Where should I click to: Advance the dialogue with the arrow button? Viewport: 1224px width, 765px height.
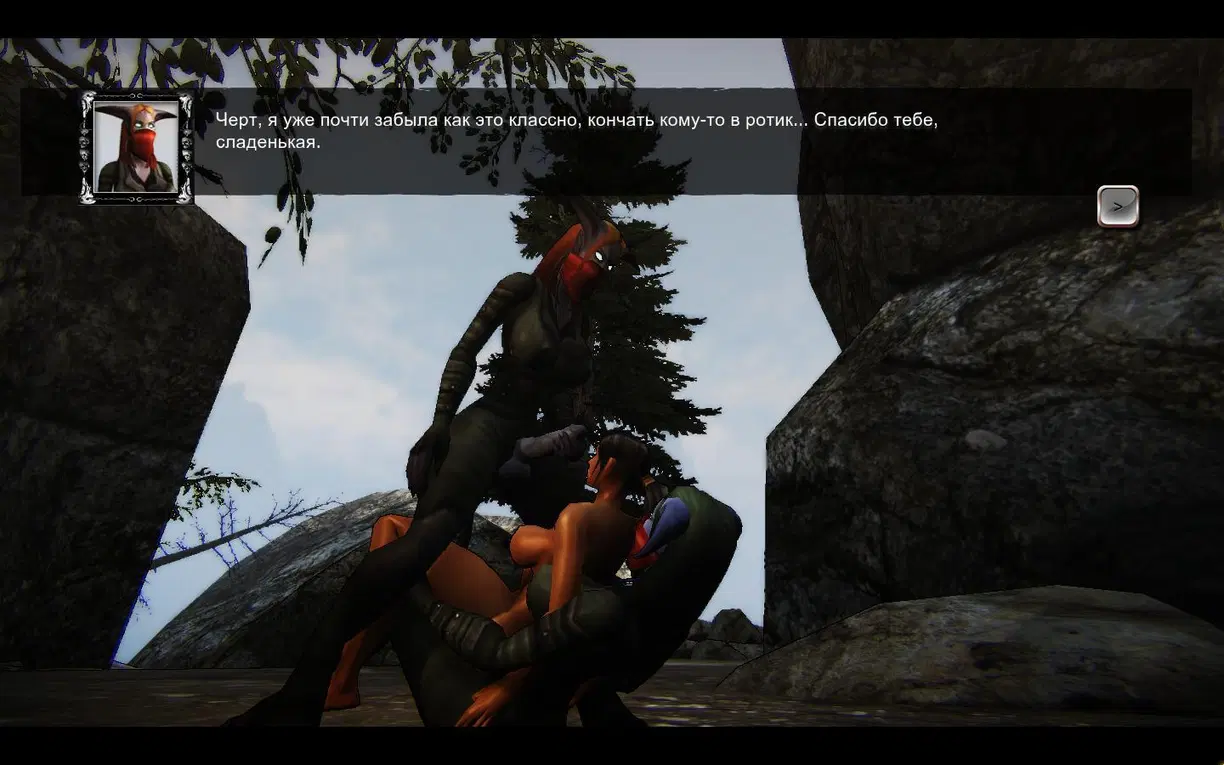point(1117,206)
